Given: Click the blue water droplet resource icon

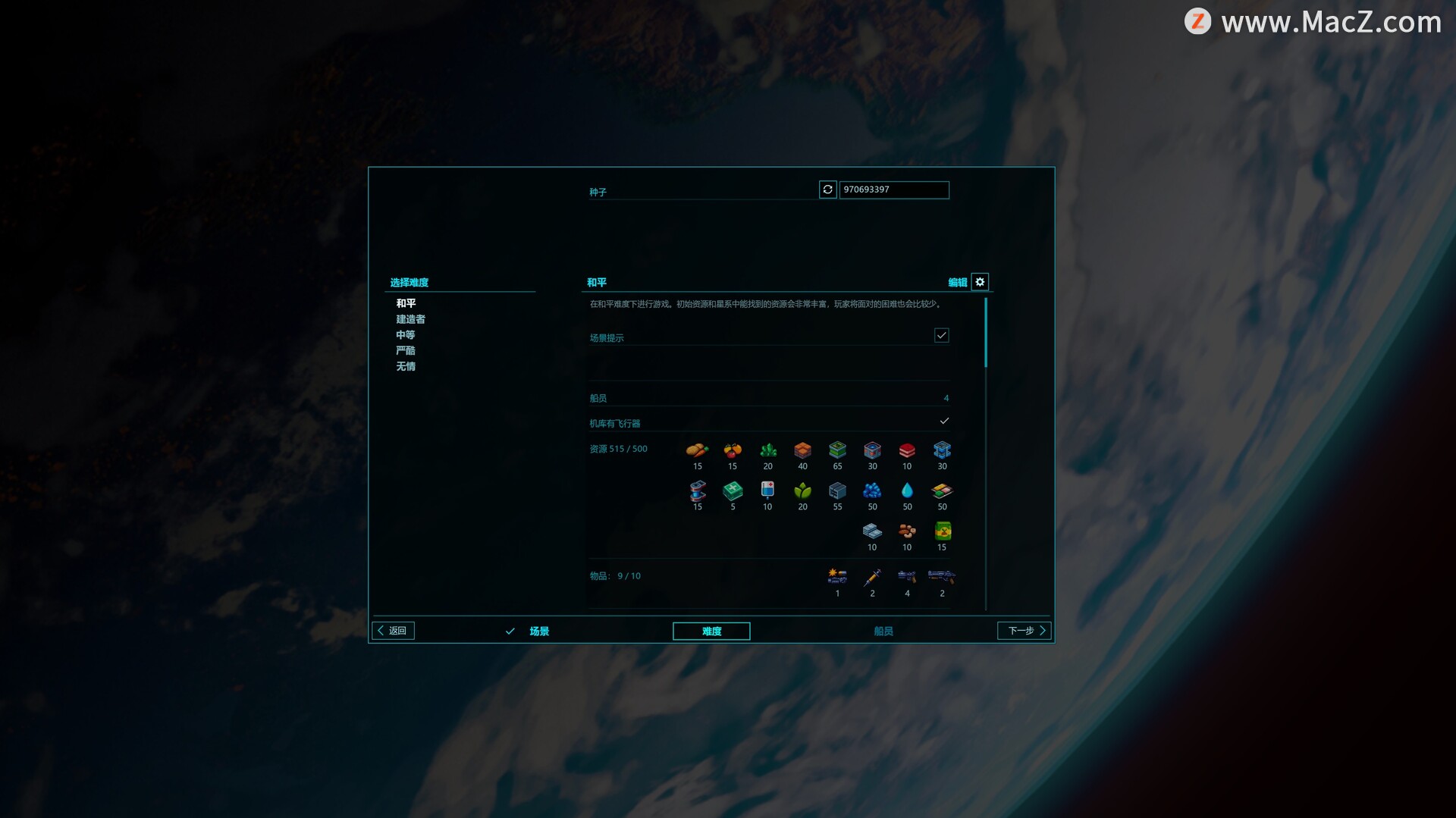Looking at the screenshot, I should point(907,491).
